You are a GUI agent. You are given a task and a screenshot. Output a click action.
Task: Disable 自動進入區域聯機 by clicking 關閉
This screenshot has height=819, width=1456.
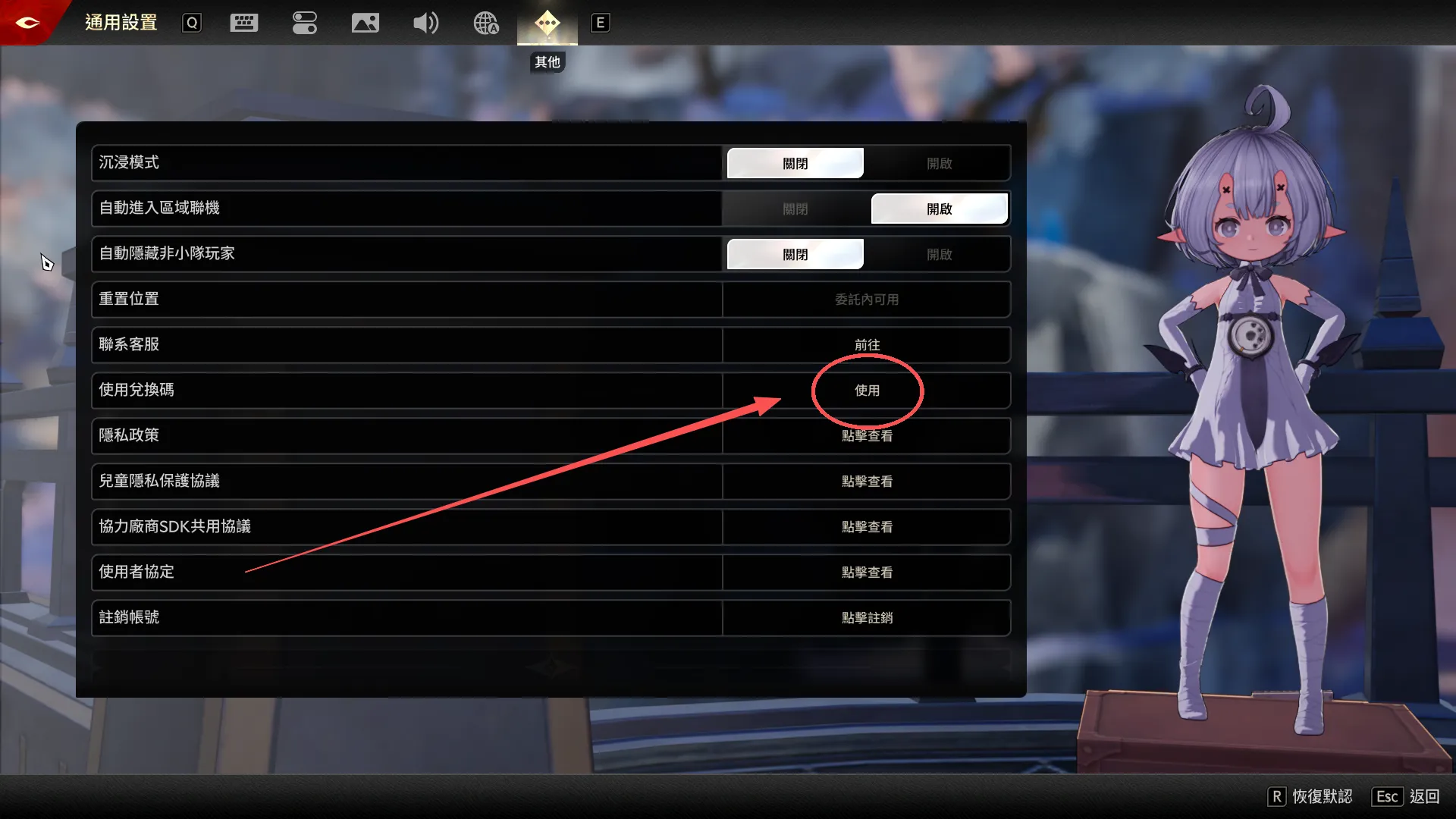coord(795,209)
